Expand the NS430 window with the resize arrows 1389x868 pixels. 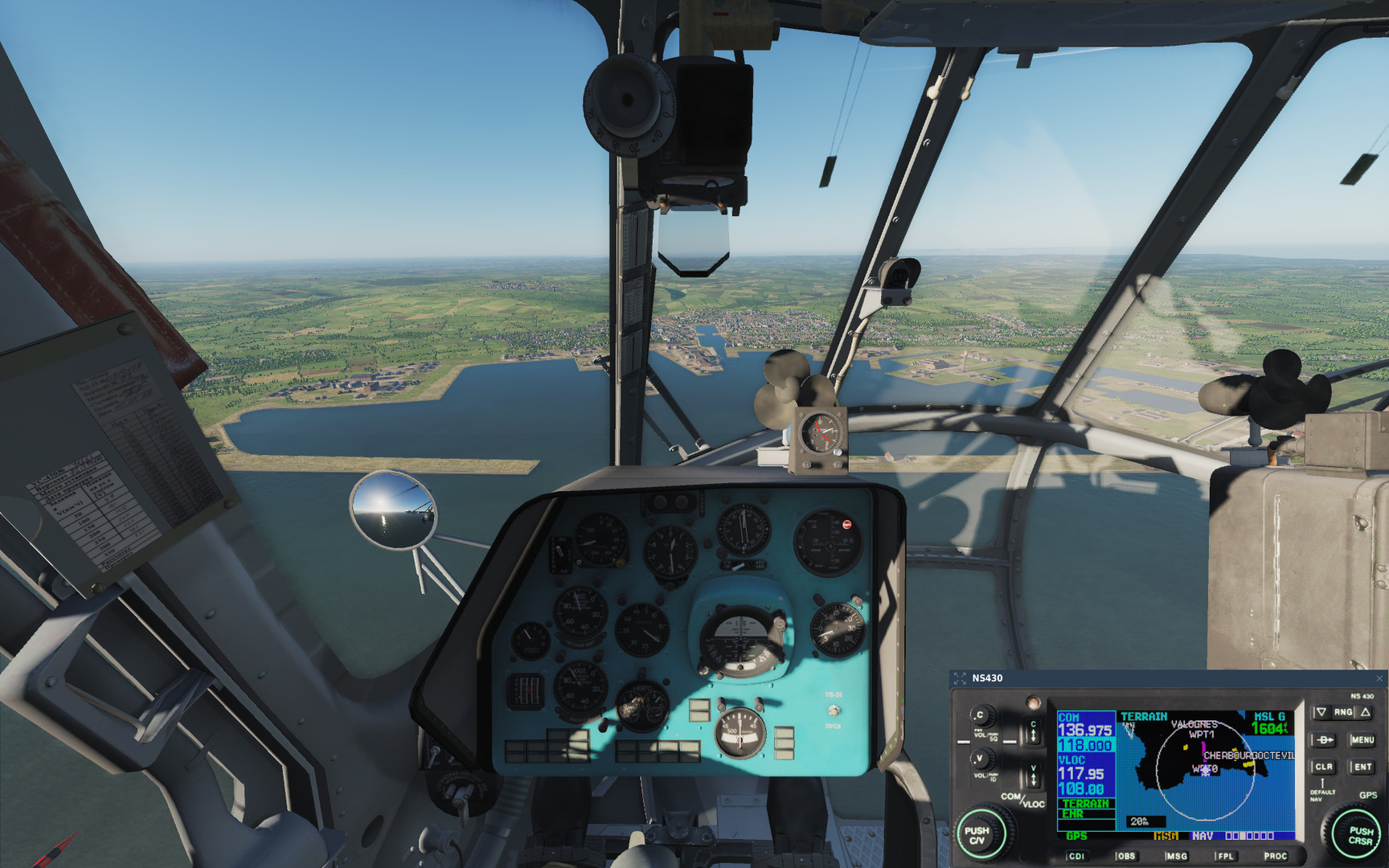tap(961, 678)
